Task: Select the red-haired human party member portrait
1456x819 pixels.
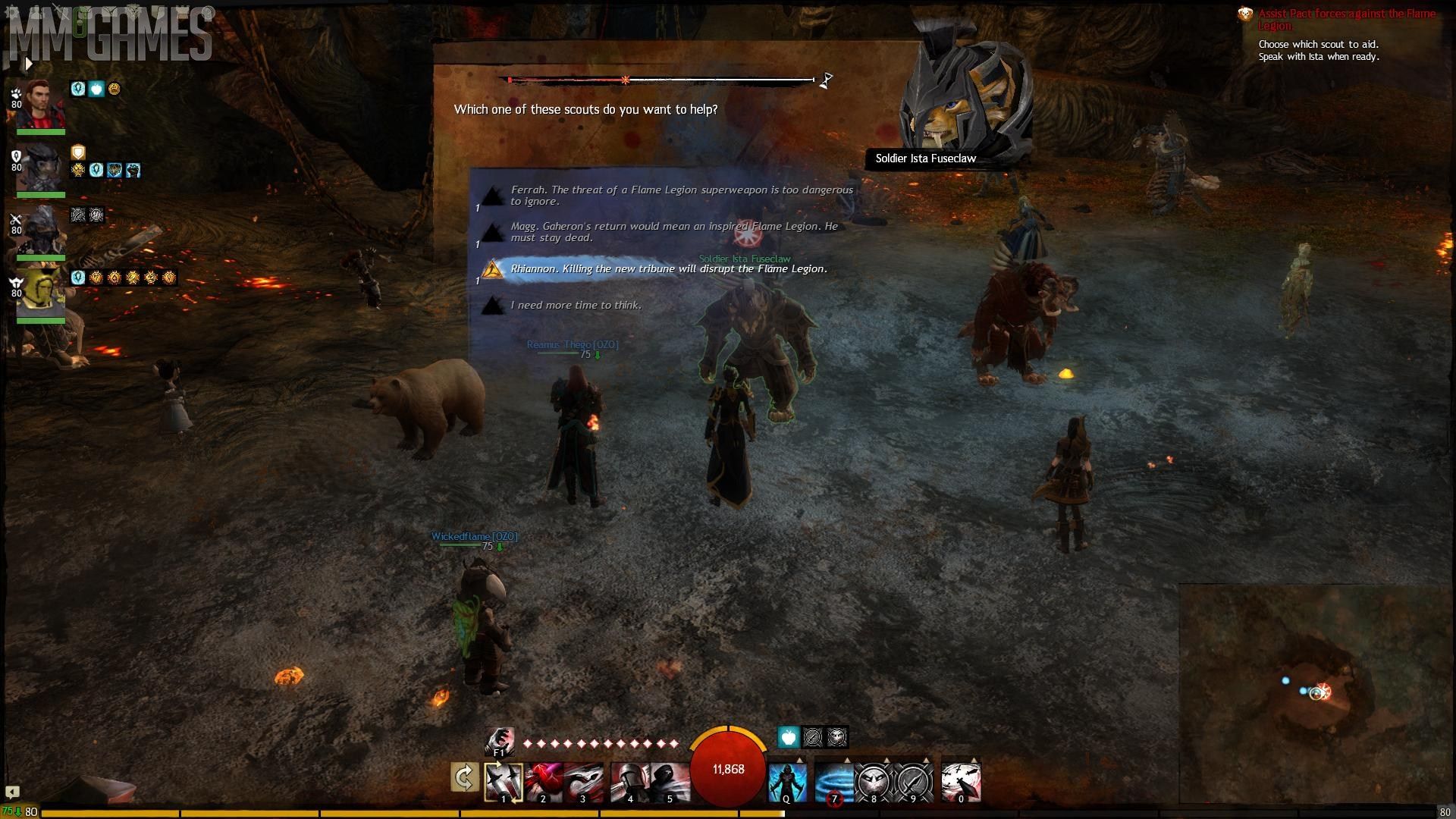Action: (40, 105)
